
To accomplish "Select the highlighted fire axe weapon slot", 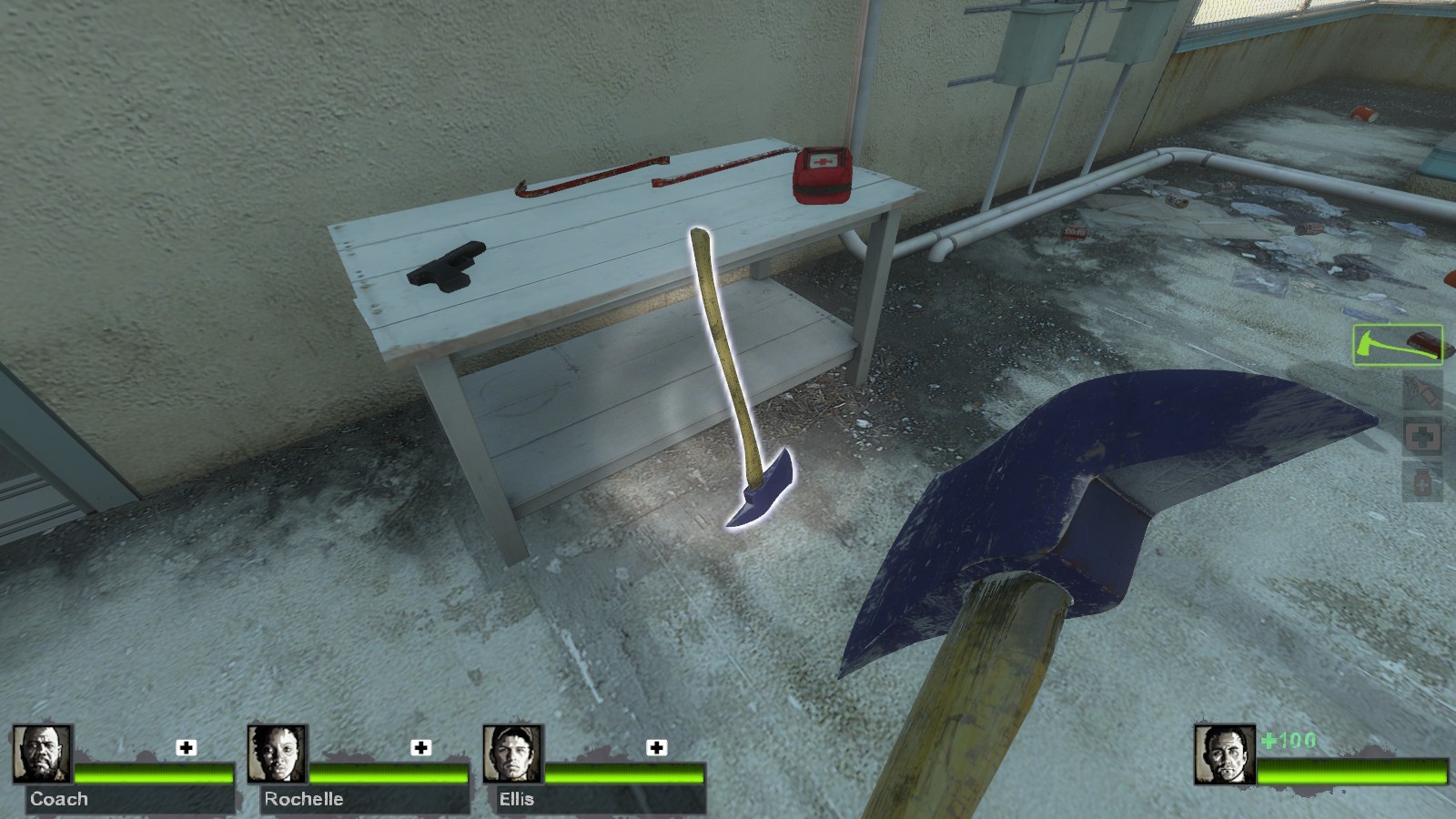I will (1399, 344).
